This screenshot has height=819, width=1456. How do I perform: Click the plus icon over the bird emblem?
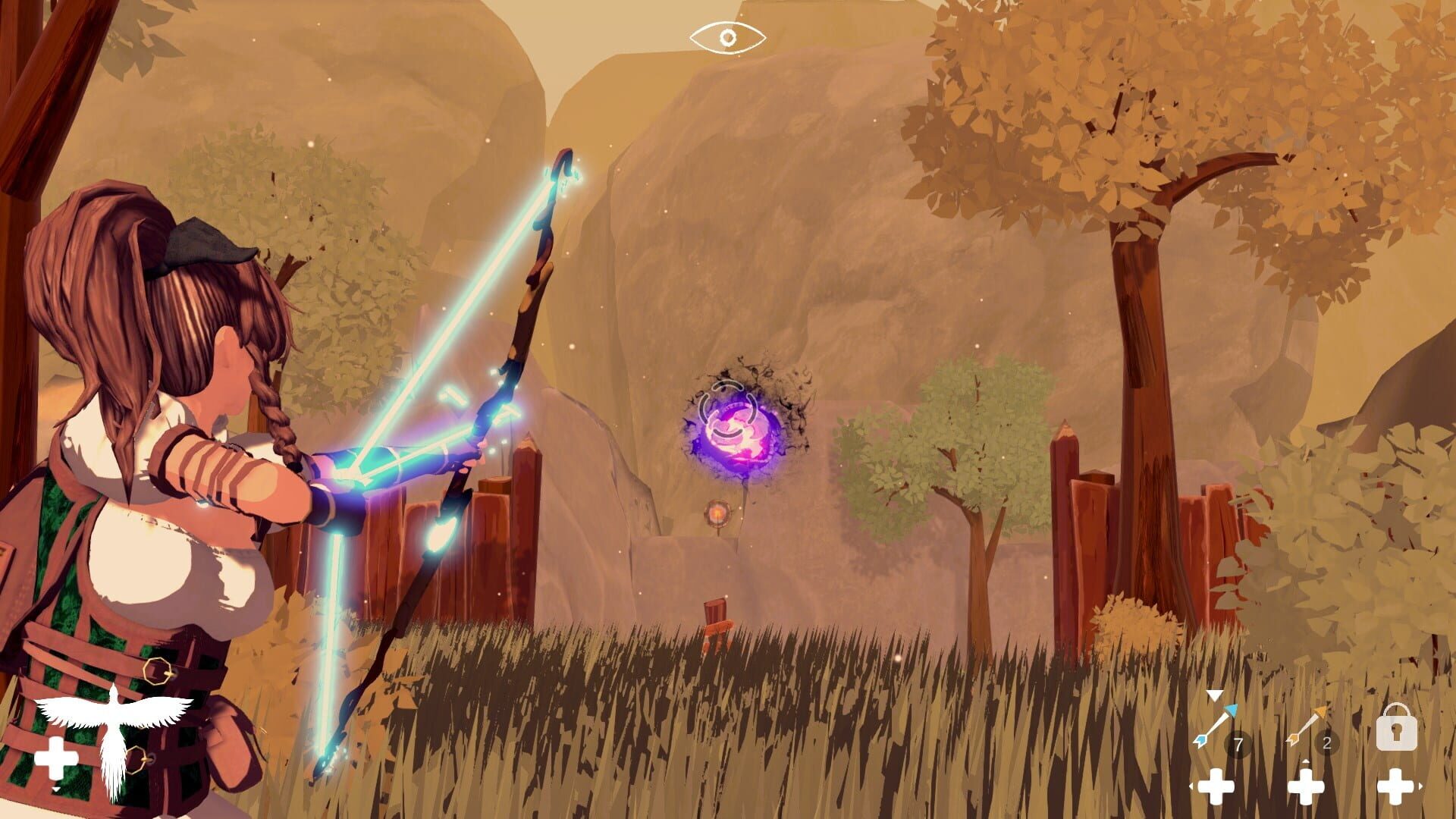tap(57, 756)
